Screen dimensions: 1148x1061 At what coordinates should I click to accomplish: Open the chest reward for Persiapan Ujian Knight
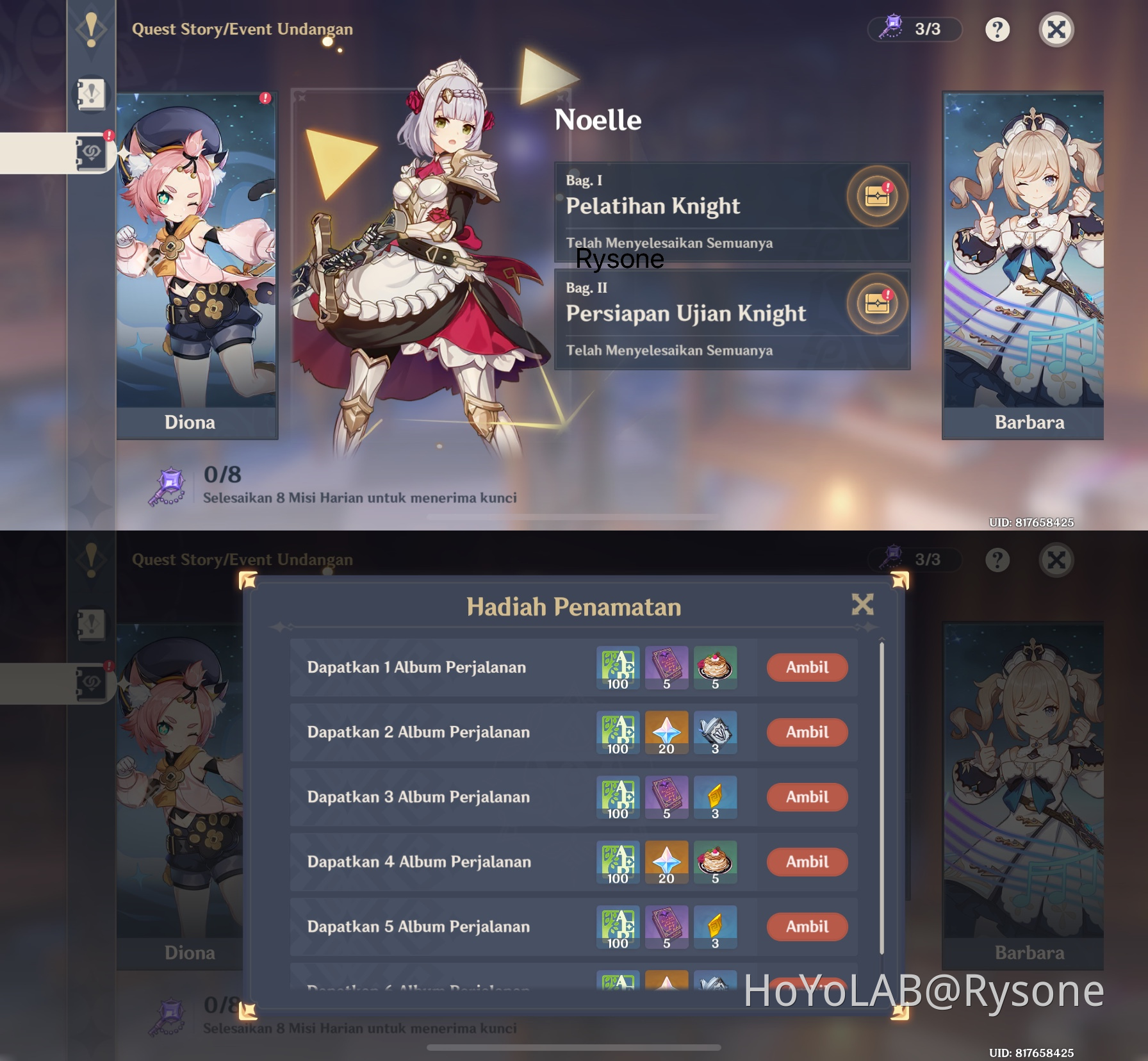[878, 305]
